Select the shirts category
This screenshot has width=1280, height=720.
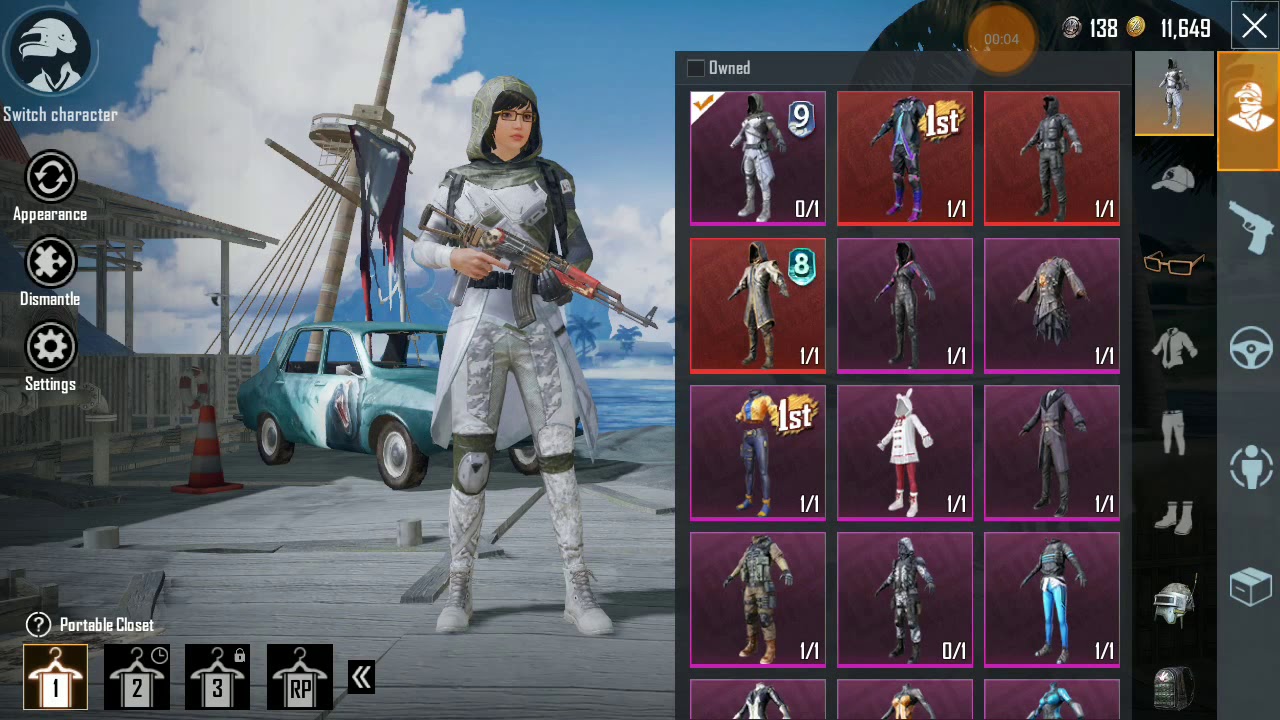pos(1174,343)
